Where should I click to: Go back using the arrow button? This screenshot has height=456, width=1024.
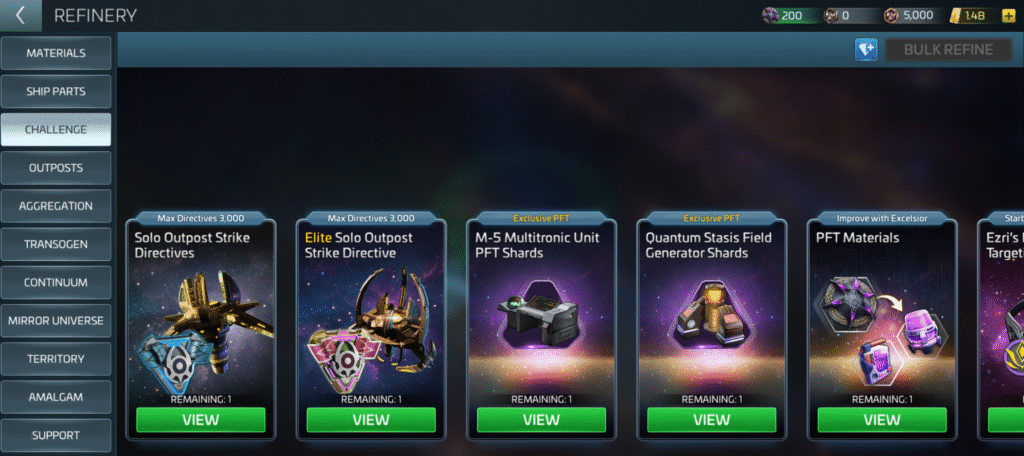pos(20,16)
